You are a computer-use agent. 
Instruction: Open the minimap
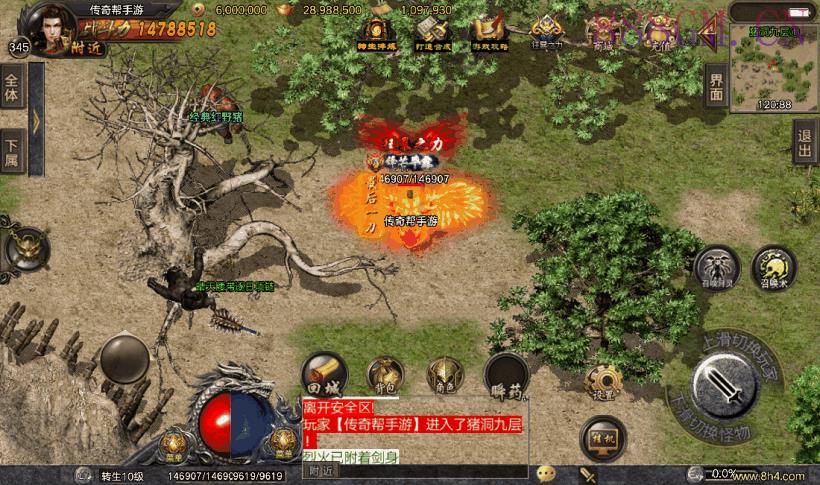coord(774,68)
